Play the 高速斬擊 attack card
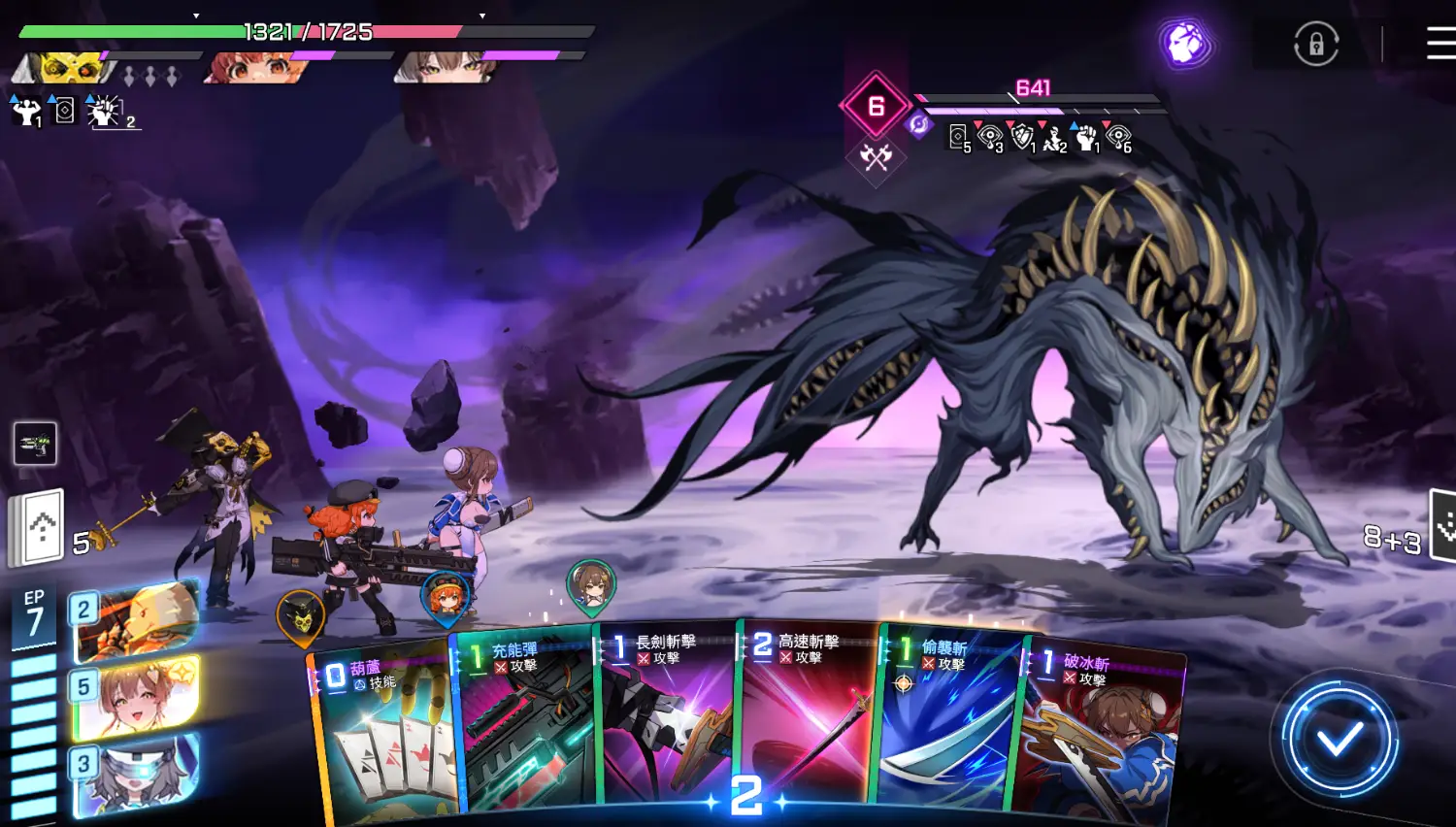The height and width of the screenshot is (827, 1456). (808, 718)
